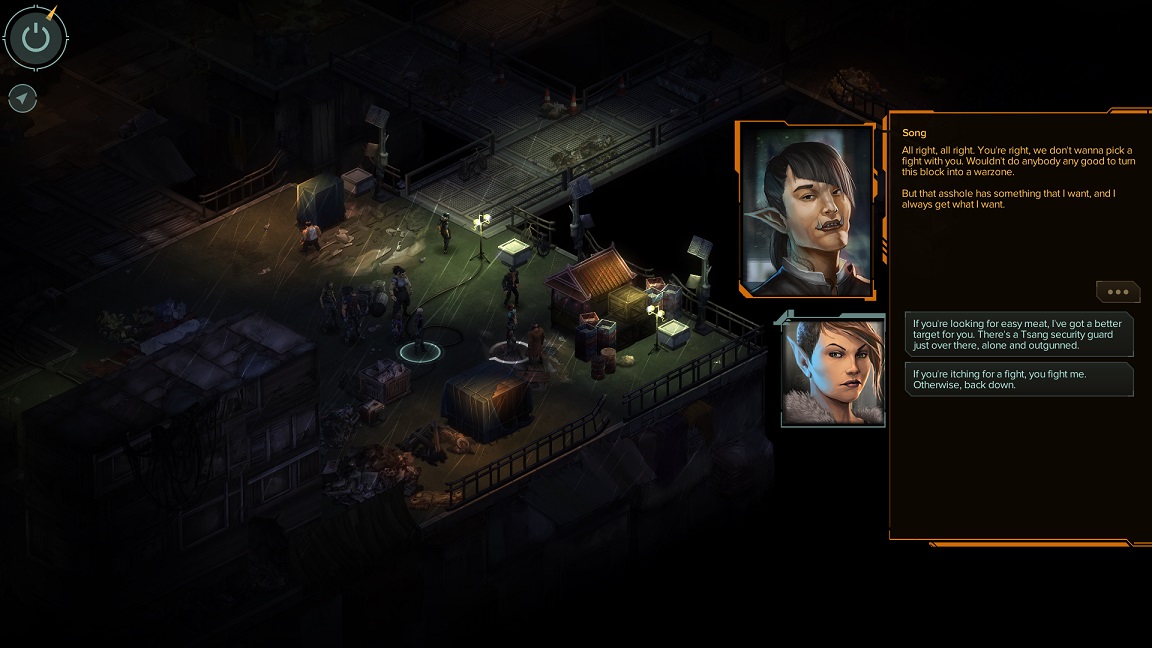Click the player character's portrait
The height and width of the screenshot is (648, 1152).
833,368
